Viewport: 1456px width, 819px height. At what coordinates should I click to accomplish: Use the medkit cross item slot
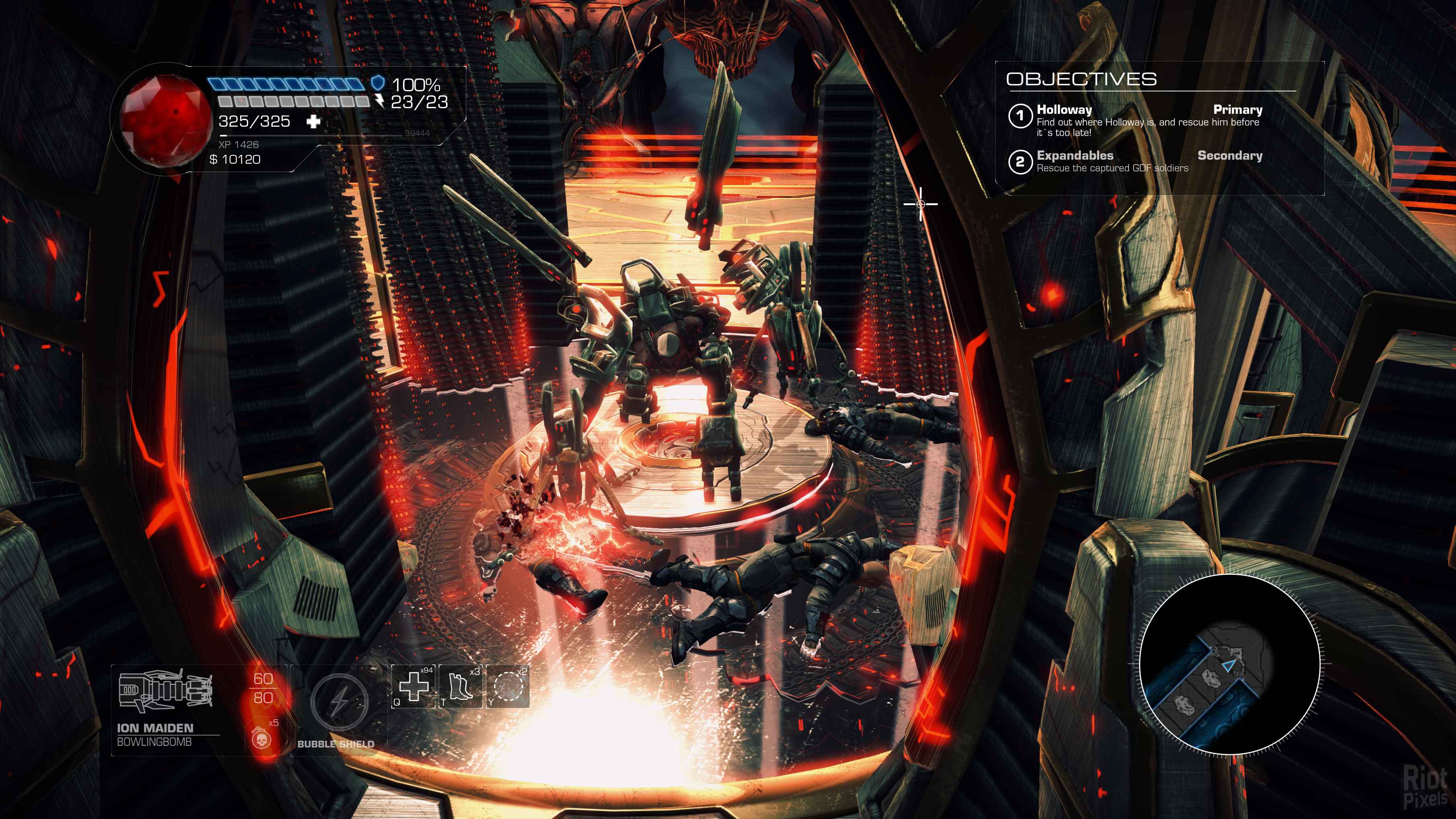[x=414, y=687]
